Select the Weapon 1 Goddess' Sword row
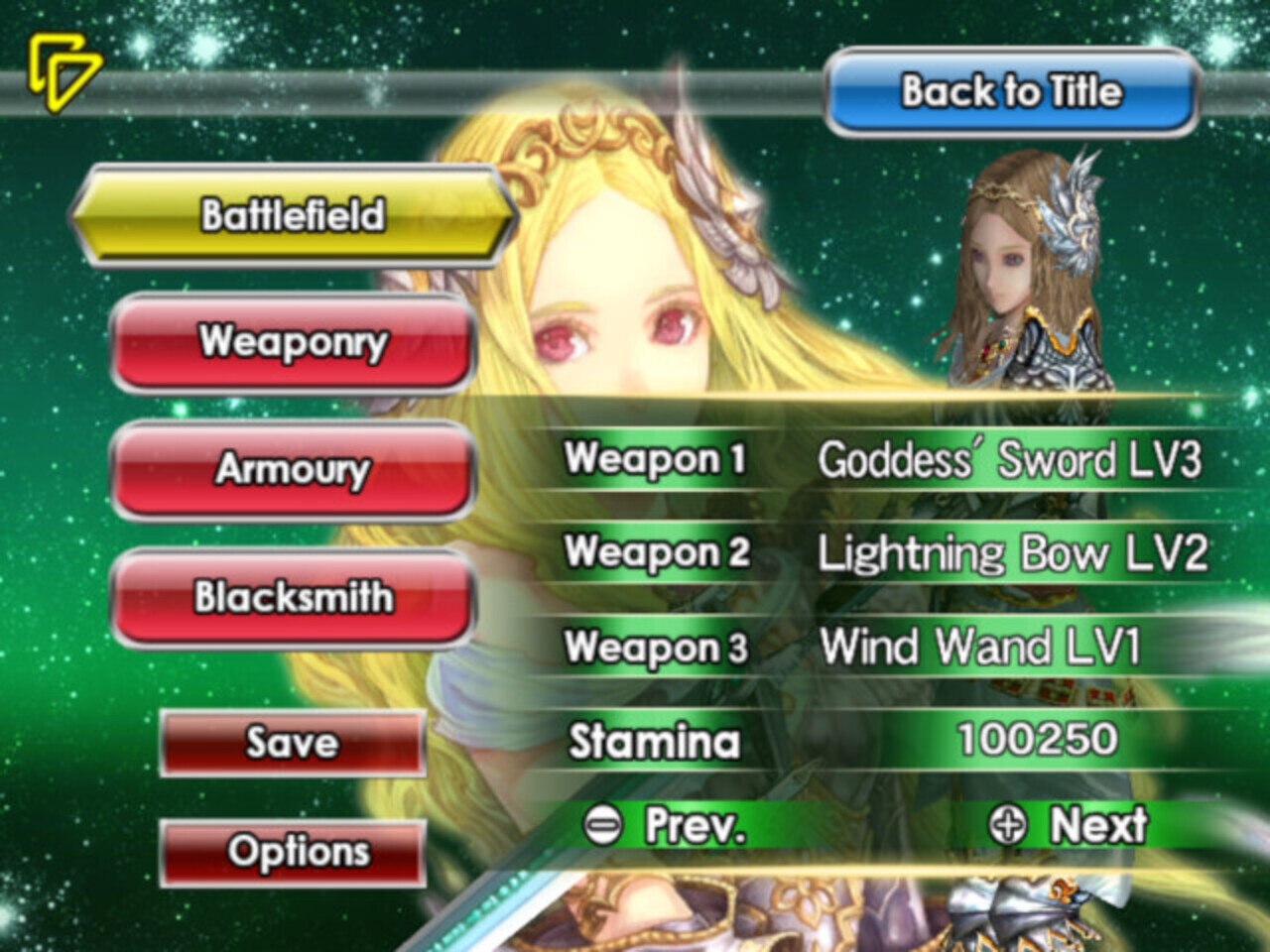 [x=883, y=459]
